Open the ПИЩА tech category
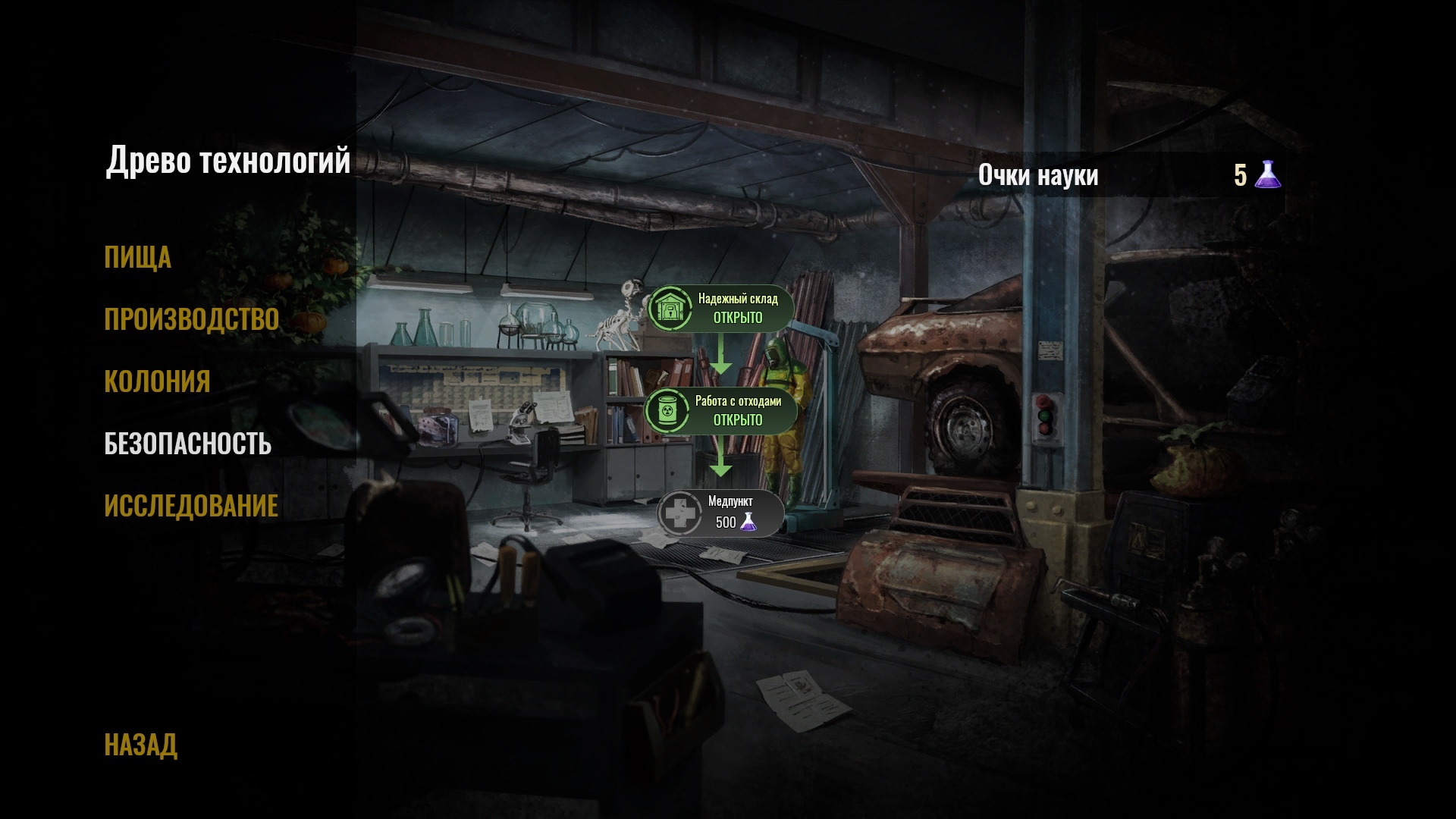The image size is (1456, 819). coord(137,258)
